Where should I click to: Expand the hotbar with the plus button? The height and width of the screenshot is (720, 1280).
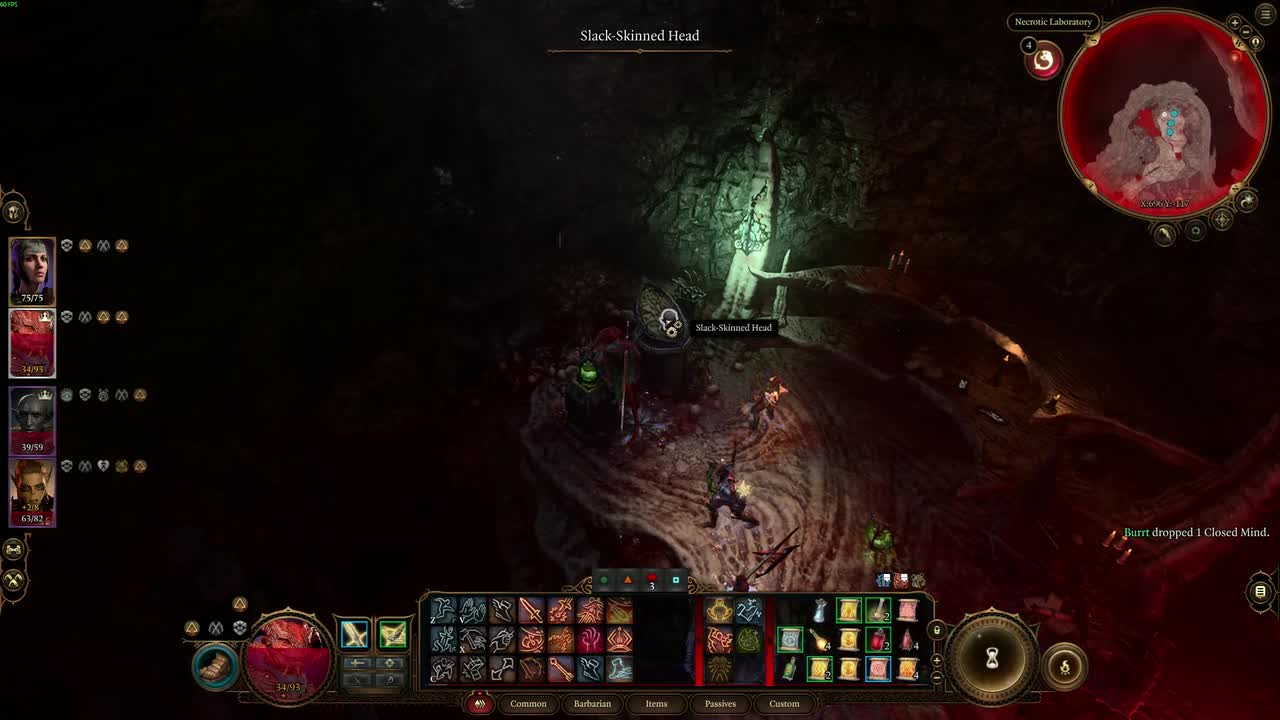pos(937,660)
